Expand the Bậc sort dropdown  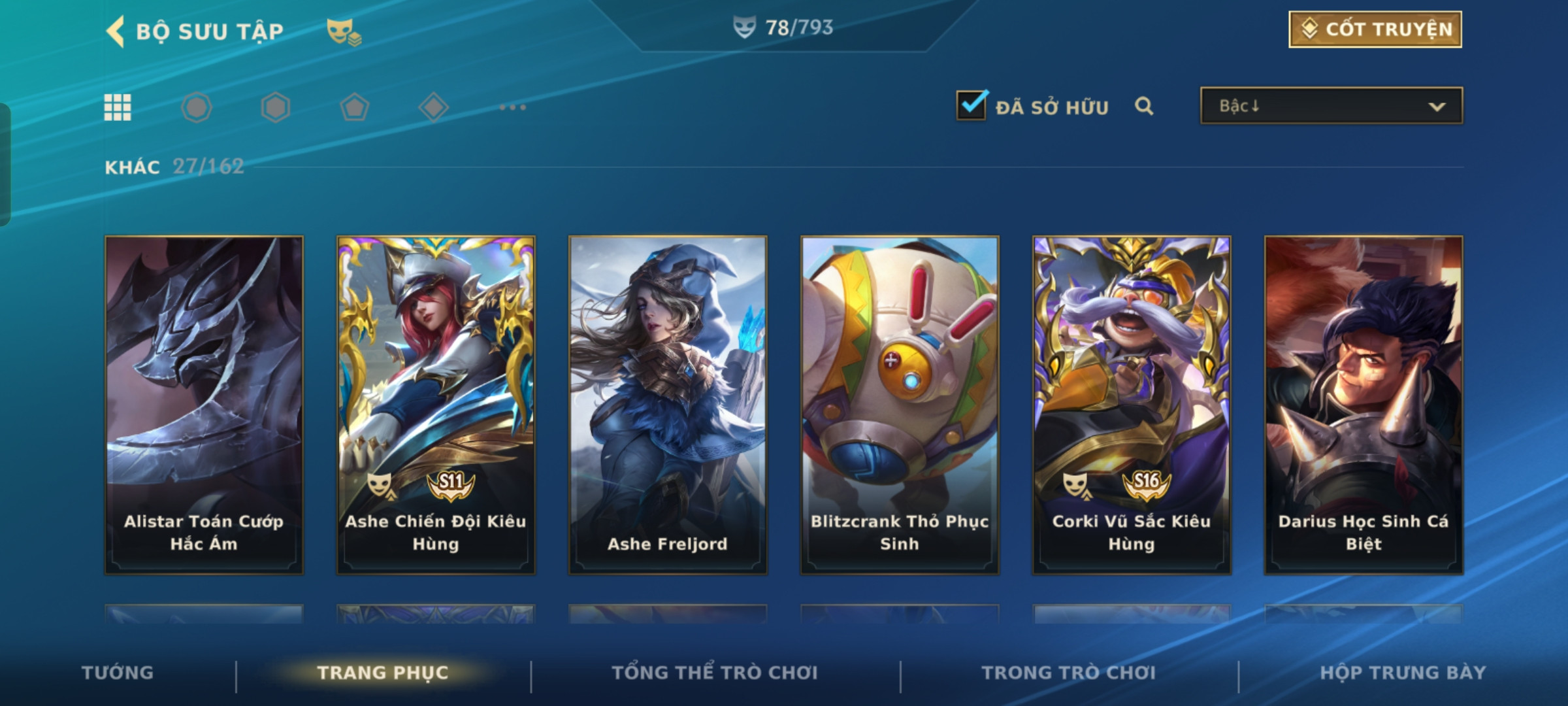(1331, 106)
